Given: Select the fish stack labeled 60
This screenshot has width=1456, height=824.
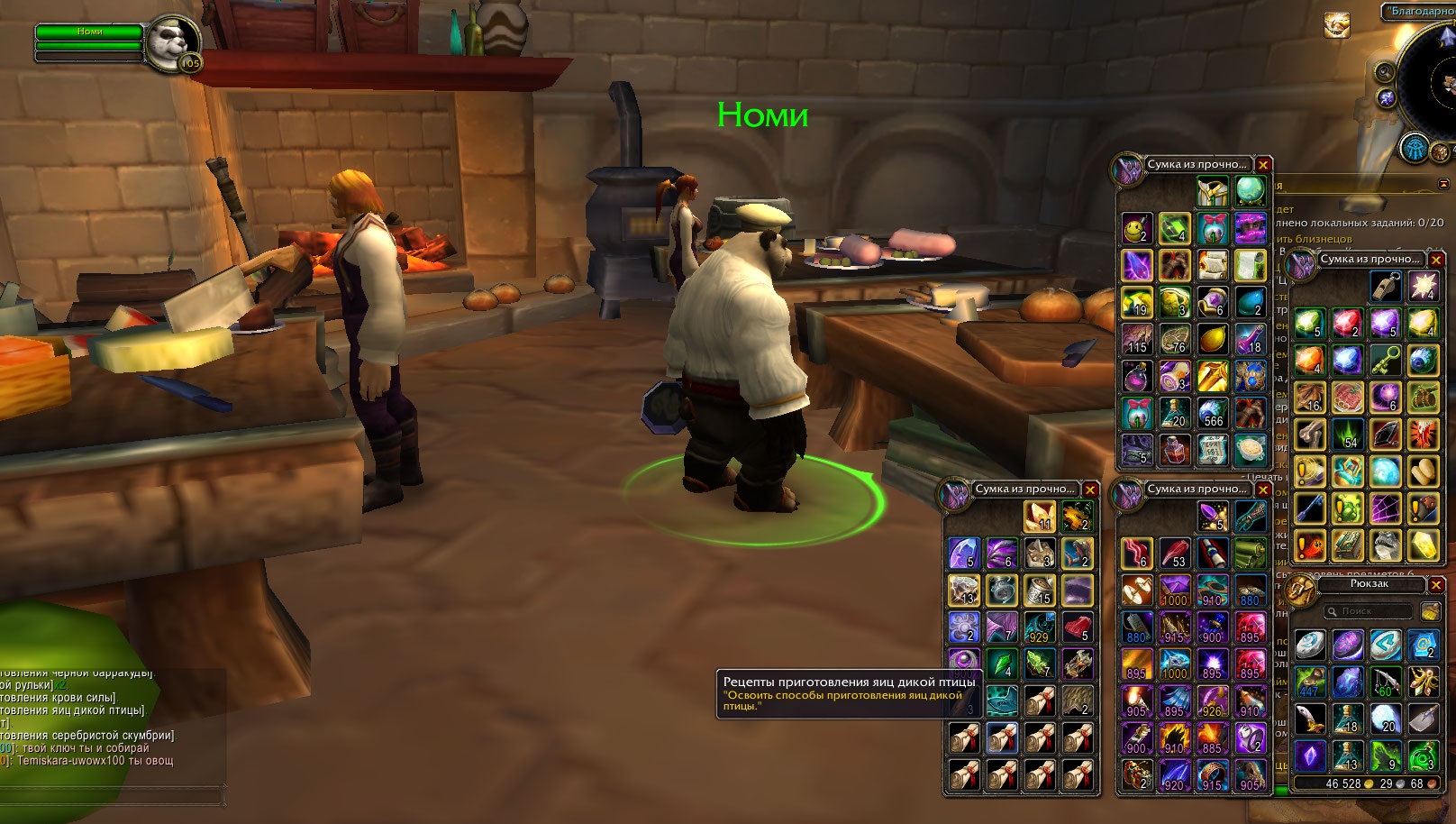Looking at the screenshot, I should click(1386, 682).
